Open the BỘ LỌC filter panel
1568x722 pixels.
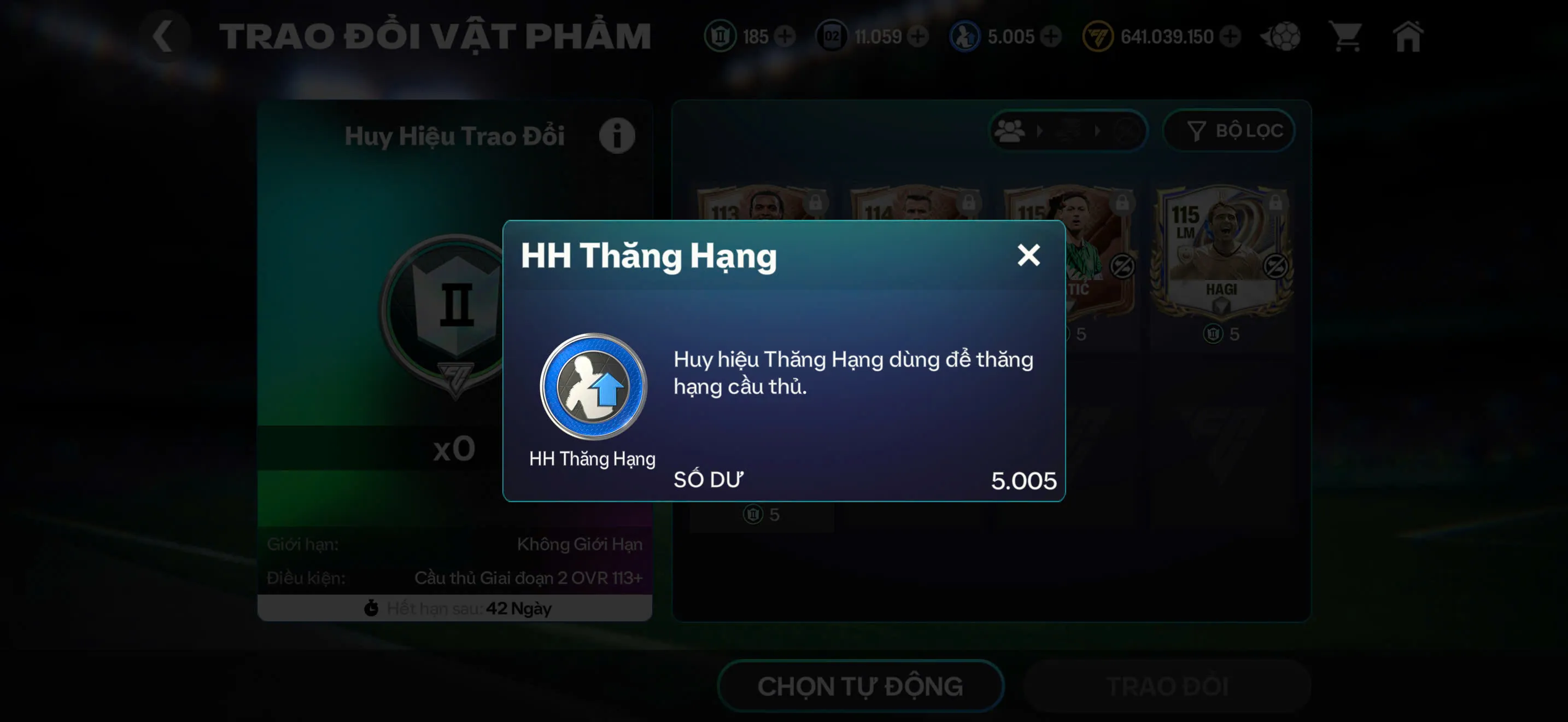click(1229, 130)
